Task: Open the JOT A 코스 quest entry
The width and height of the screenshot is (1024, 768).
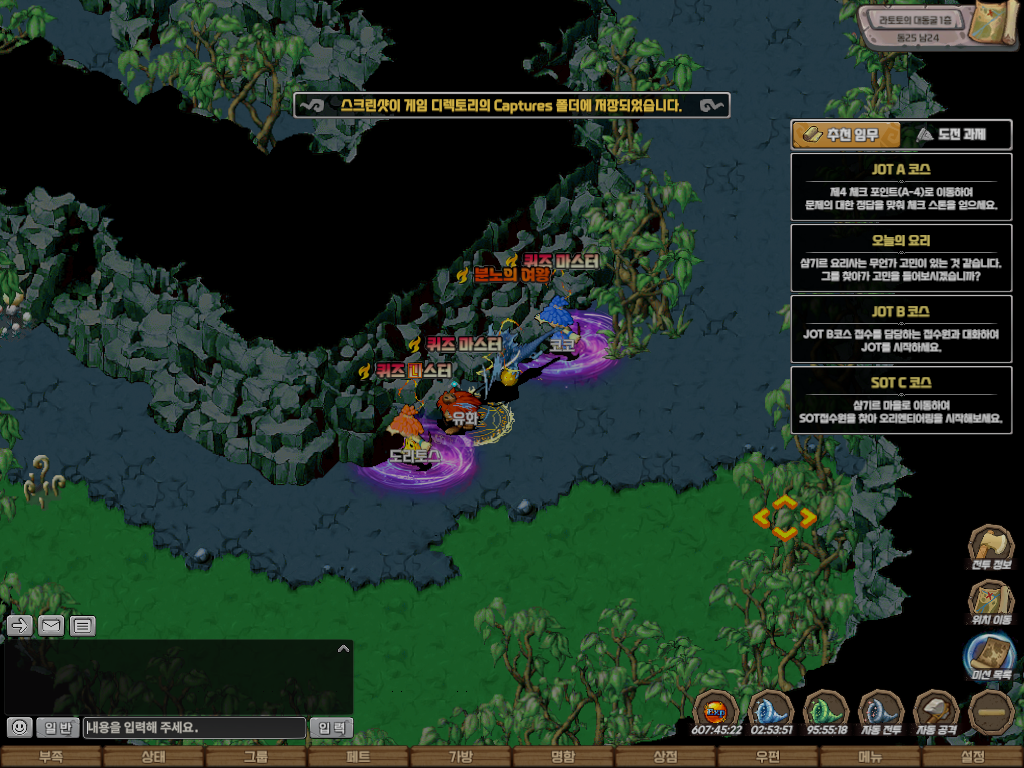Action: [901, 185]
